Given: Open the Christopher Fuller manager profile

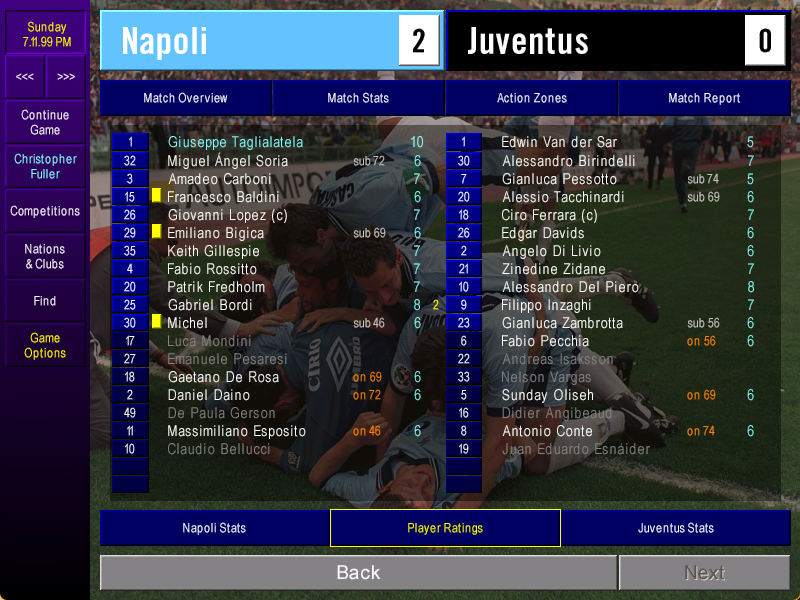Looking at the screenshot, I should (x=45, y=166).
